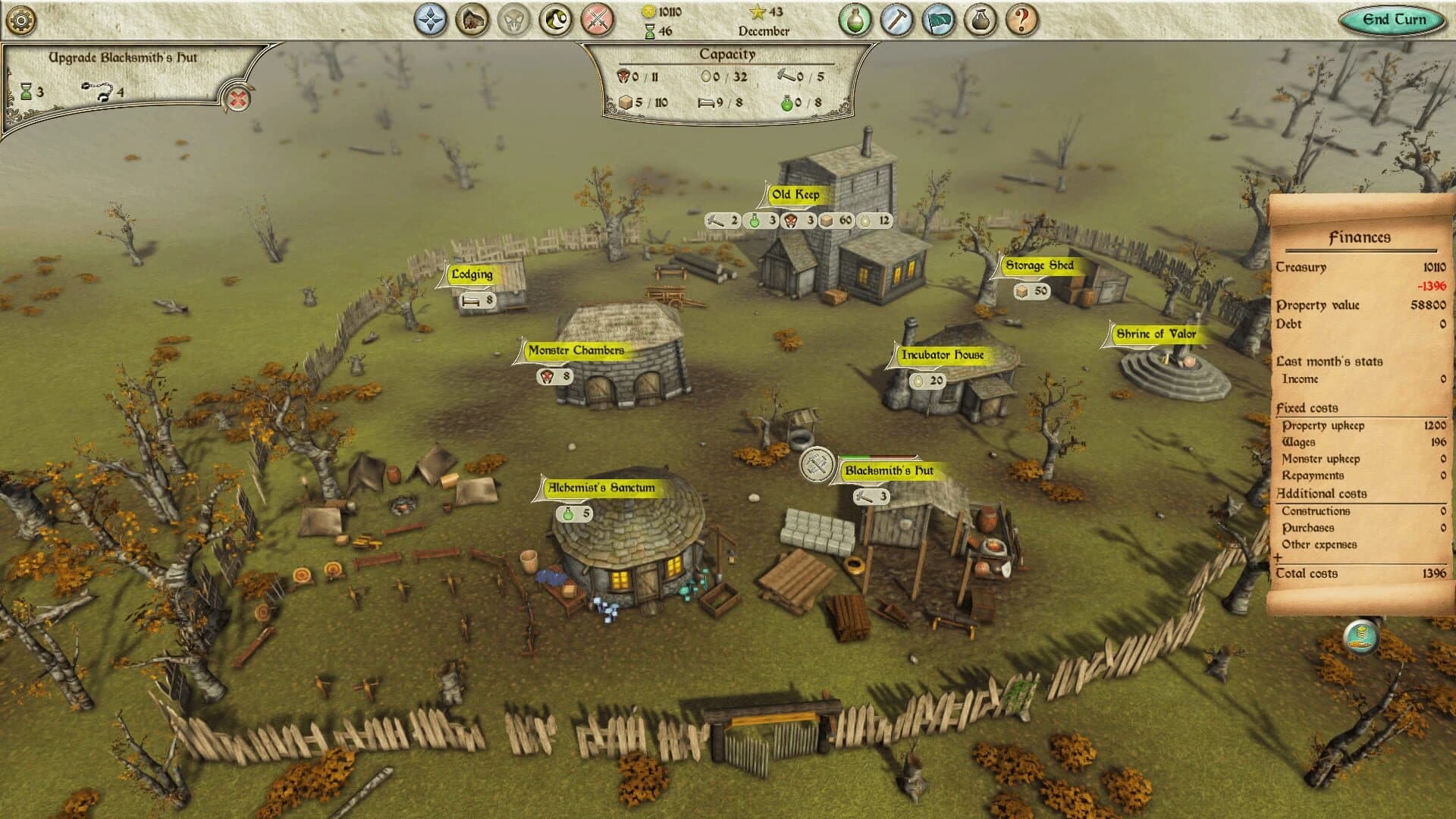
Task: Click the green flag quests icon
Action: pos(940,20)
